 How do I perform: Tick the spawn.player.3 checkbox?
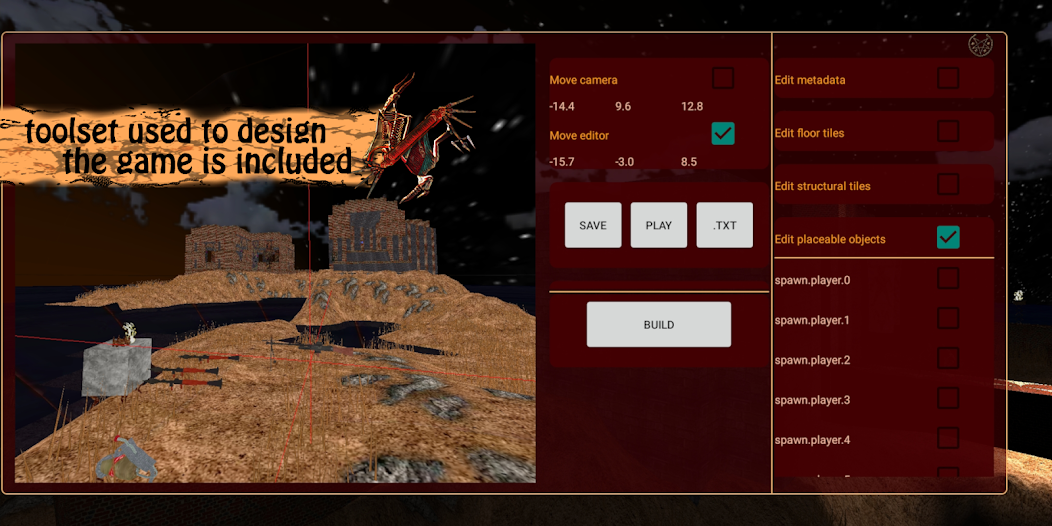[948, 399]
